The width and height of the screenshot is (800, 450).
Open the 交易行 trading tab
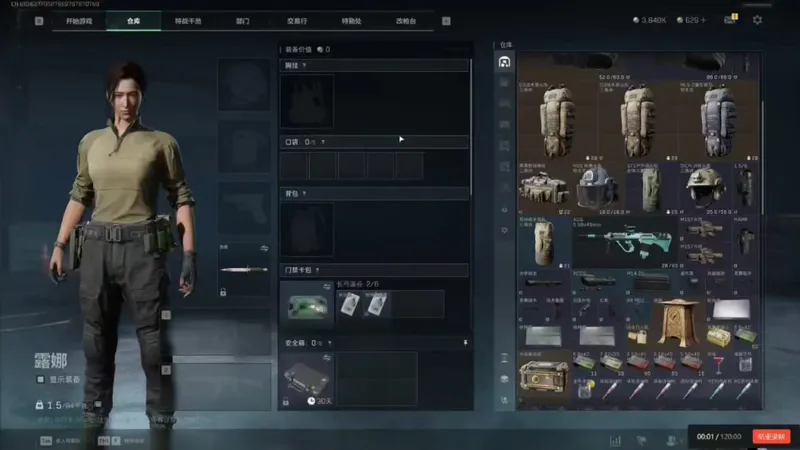(297, 20)
